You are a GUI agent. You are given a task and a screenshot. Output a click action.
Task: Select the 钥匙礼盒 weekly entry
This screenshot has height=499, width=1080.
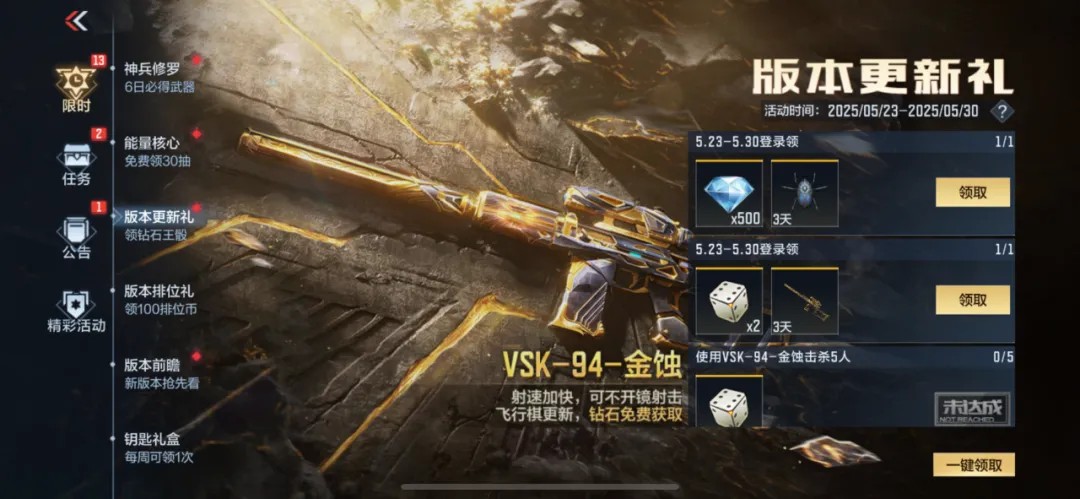(x=158, y=447)
